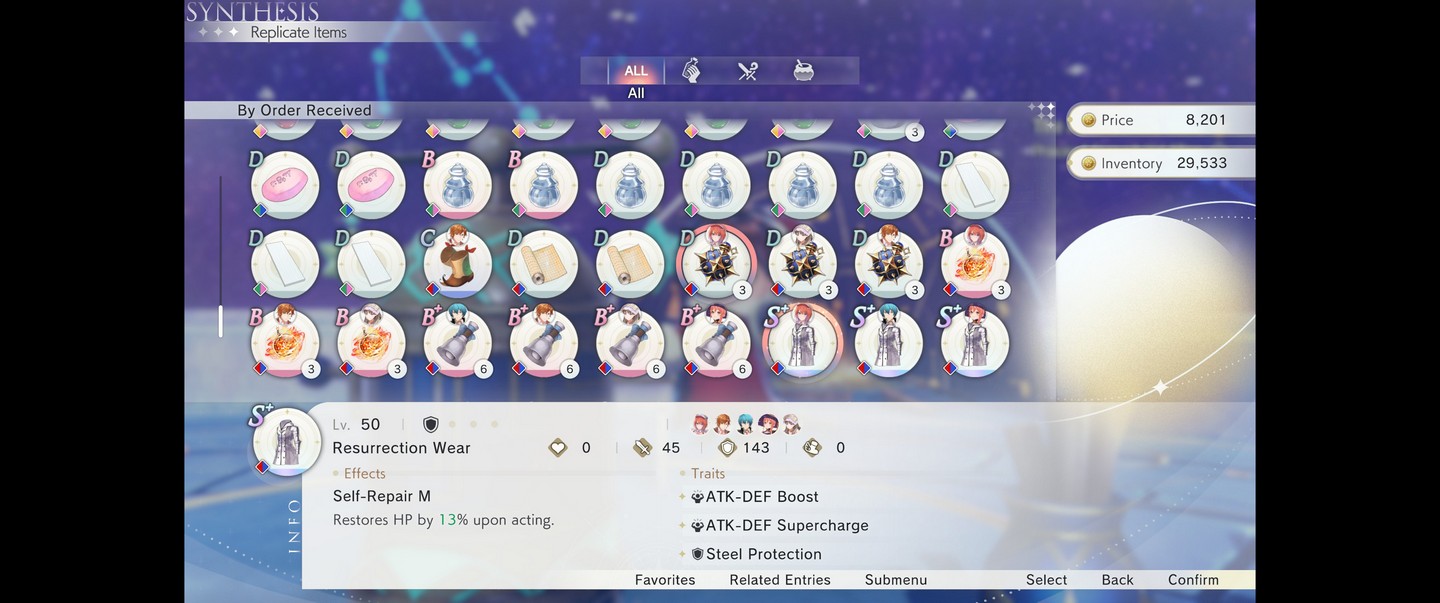This screenshot has height=603, width=1440.
Task: Change the By Order Received sorting
Action: 304,110
